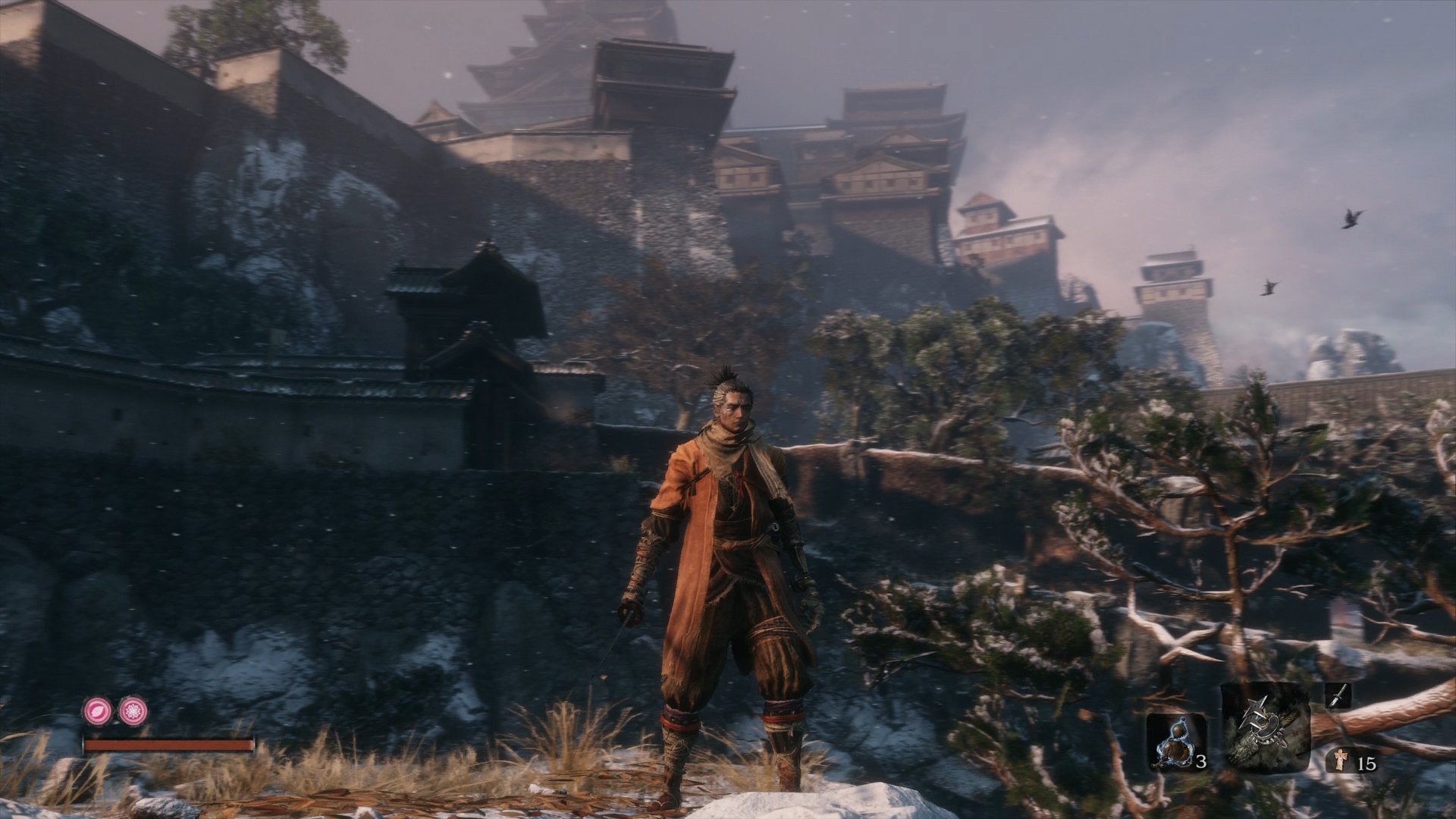Select the sword weapon icon
Viewport: 1456px width, 819px height.
click(x=1339, y=695)
